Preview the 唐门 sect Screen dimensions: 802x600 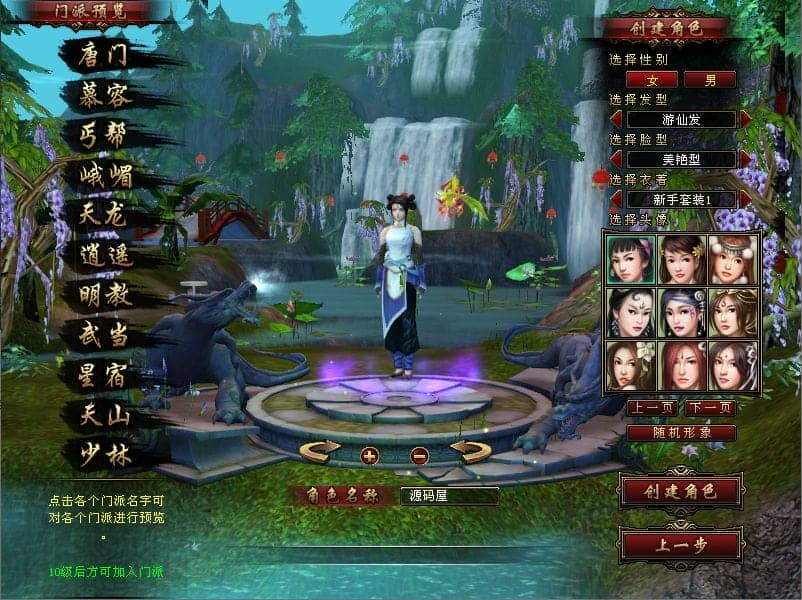pos(104,53)
